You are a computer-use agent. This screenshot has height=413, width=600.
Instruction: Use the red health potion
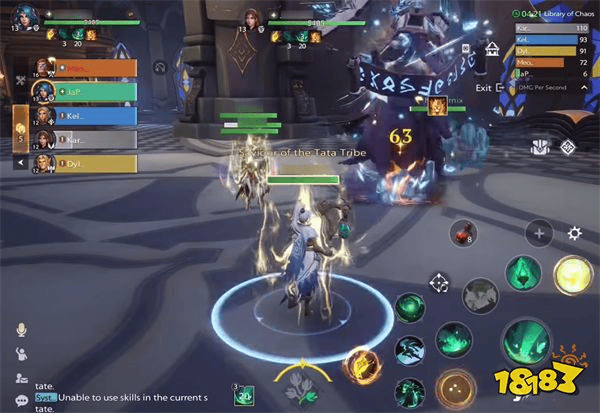461,233
